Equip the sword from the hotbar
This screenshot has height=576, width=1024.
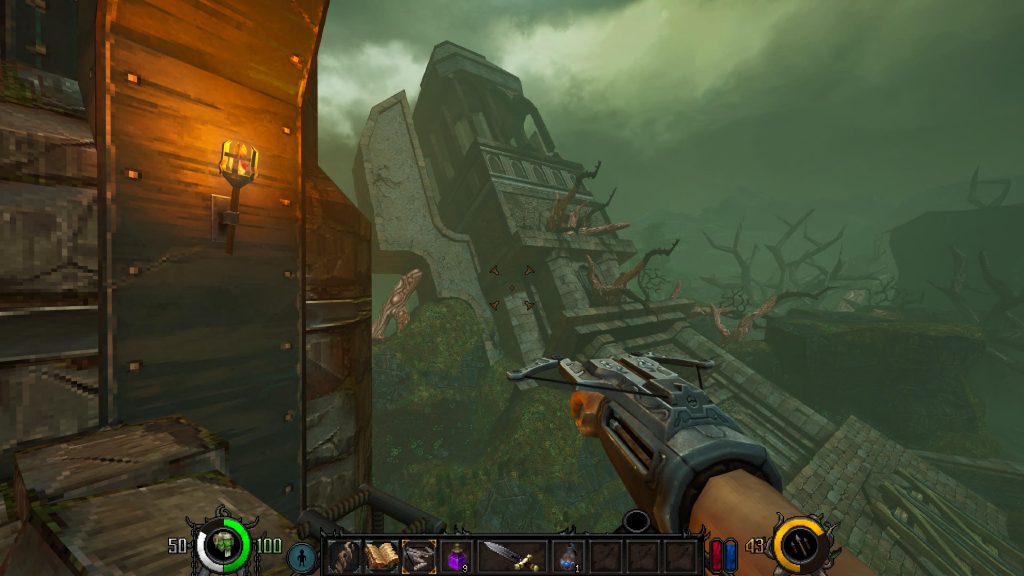coord(512,557)
